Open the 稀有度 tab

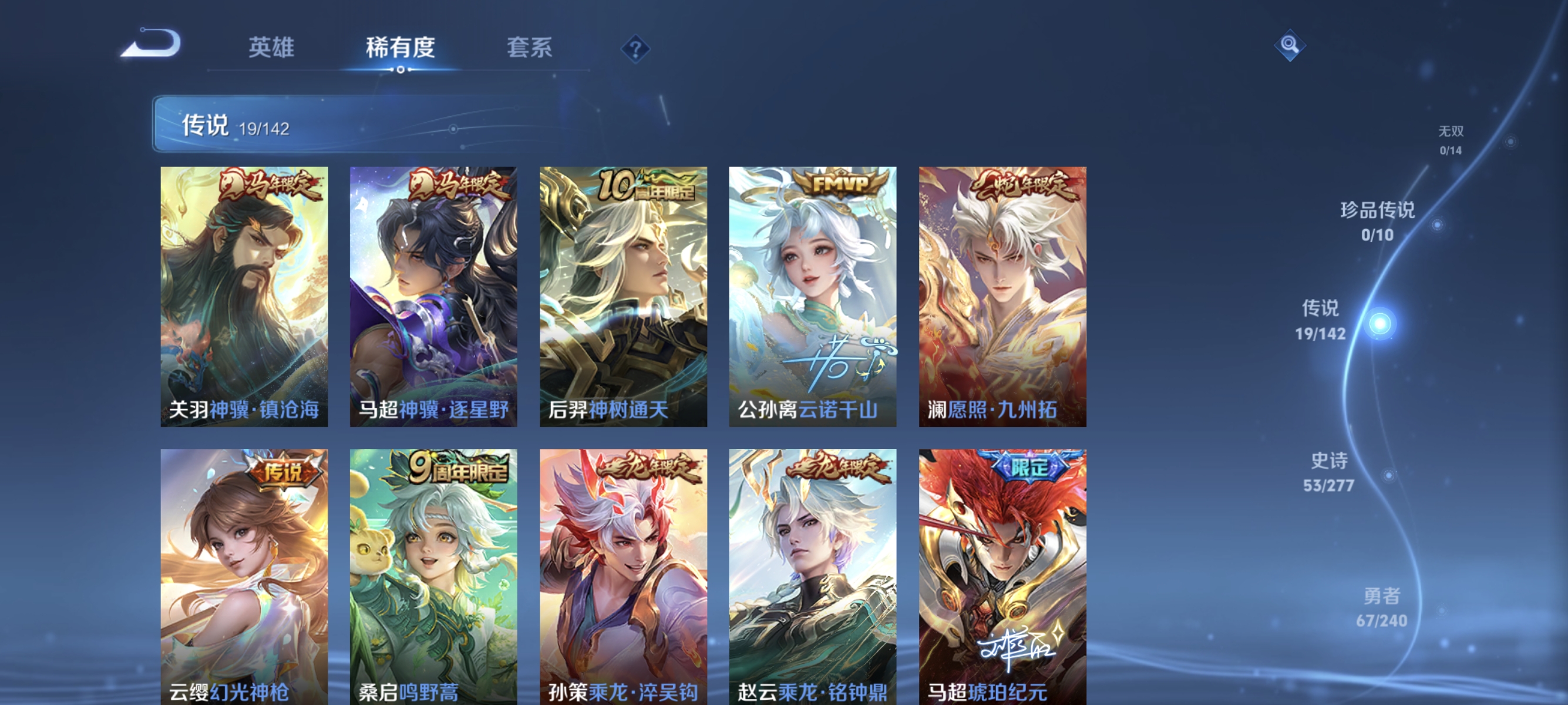click(402, 49)
